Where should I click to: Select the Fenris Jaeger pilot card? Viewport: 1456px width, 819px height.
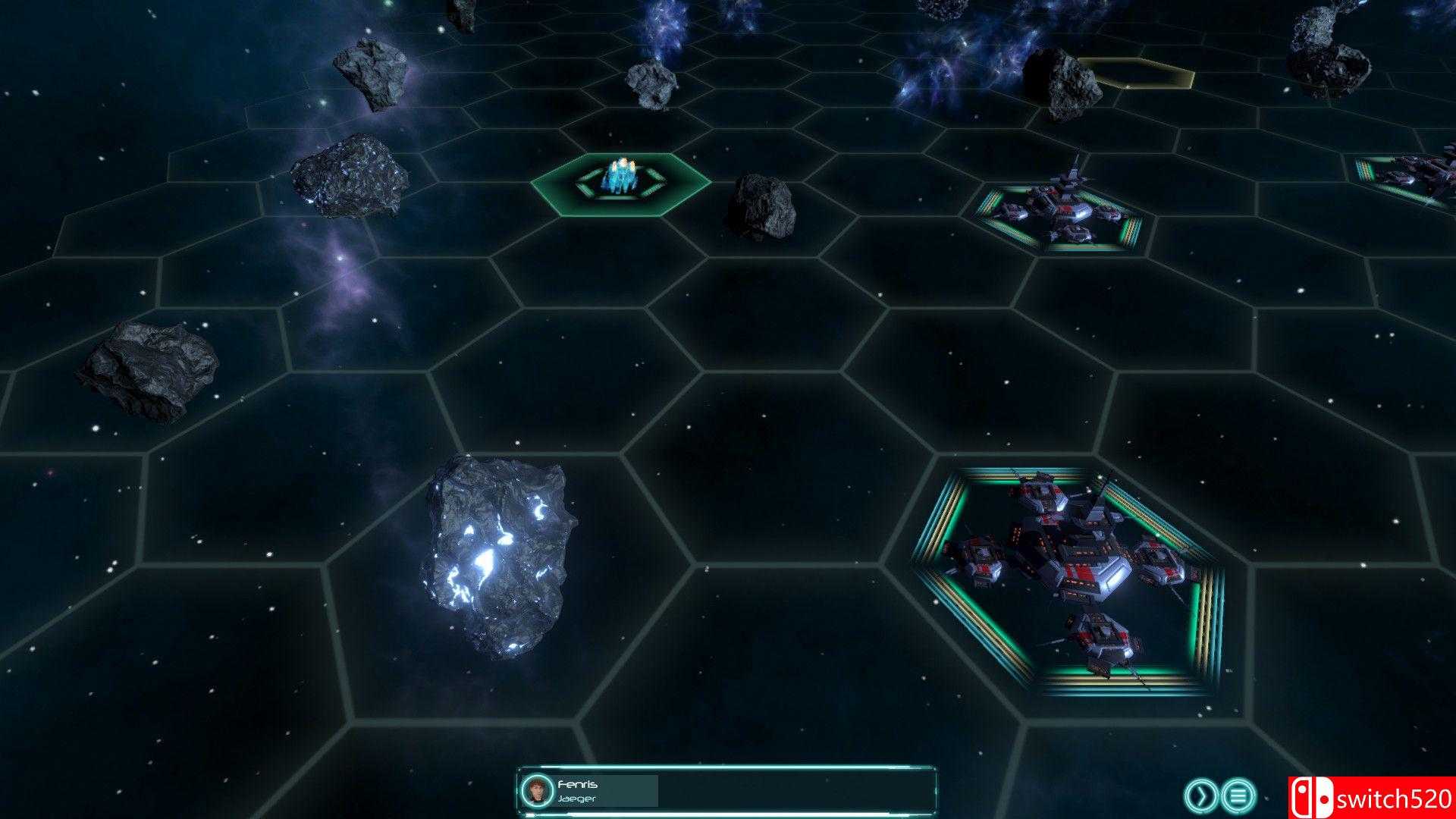click(x=590, y=790)
